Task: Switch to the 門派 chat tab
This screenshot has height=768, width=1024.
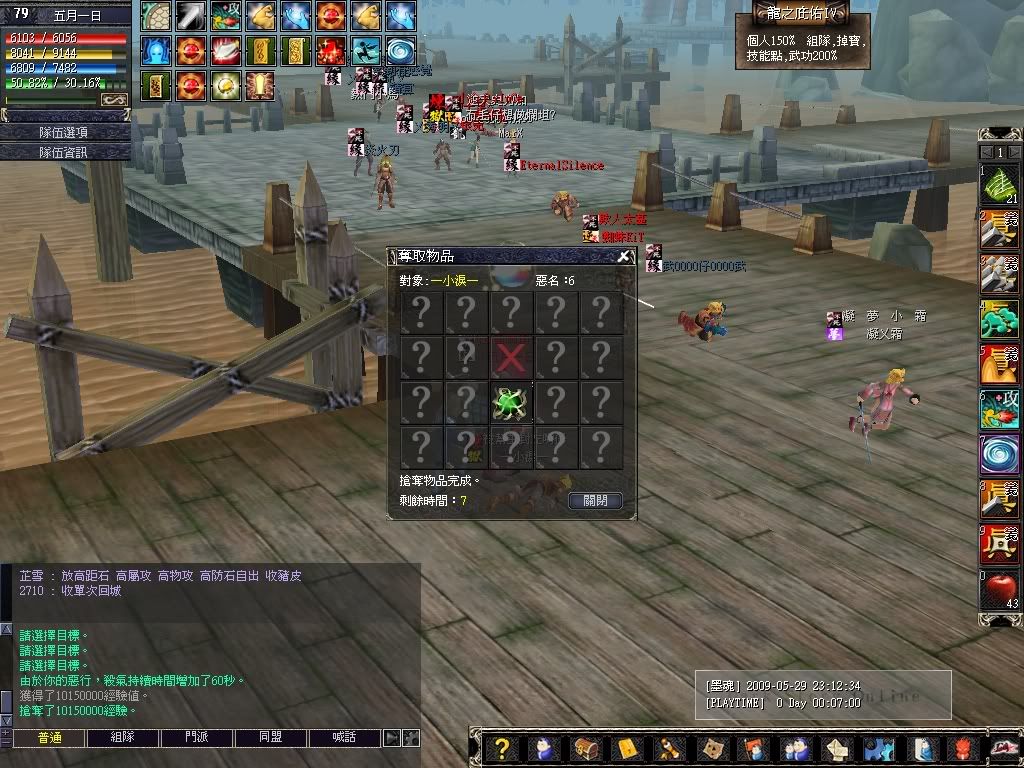Action: [197, 738]
